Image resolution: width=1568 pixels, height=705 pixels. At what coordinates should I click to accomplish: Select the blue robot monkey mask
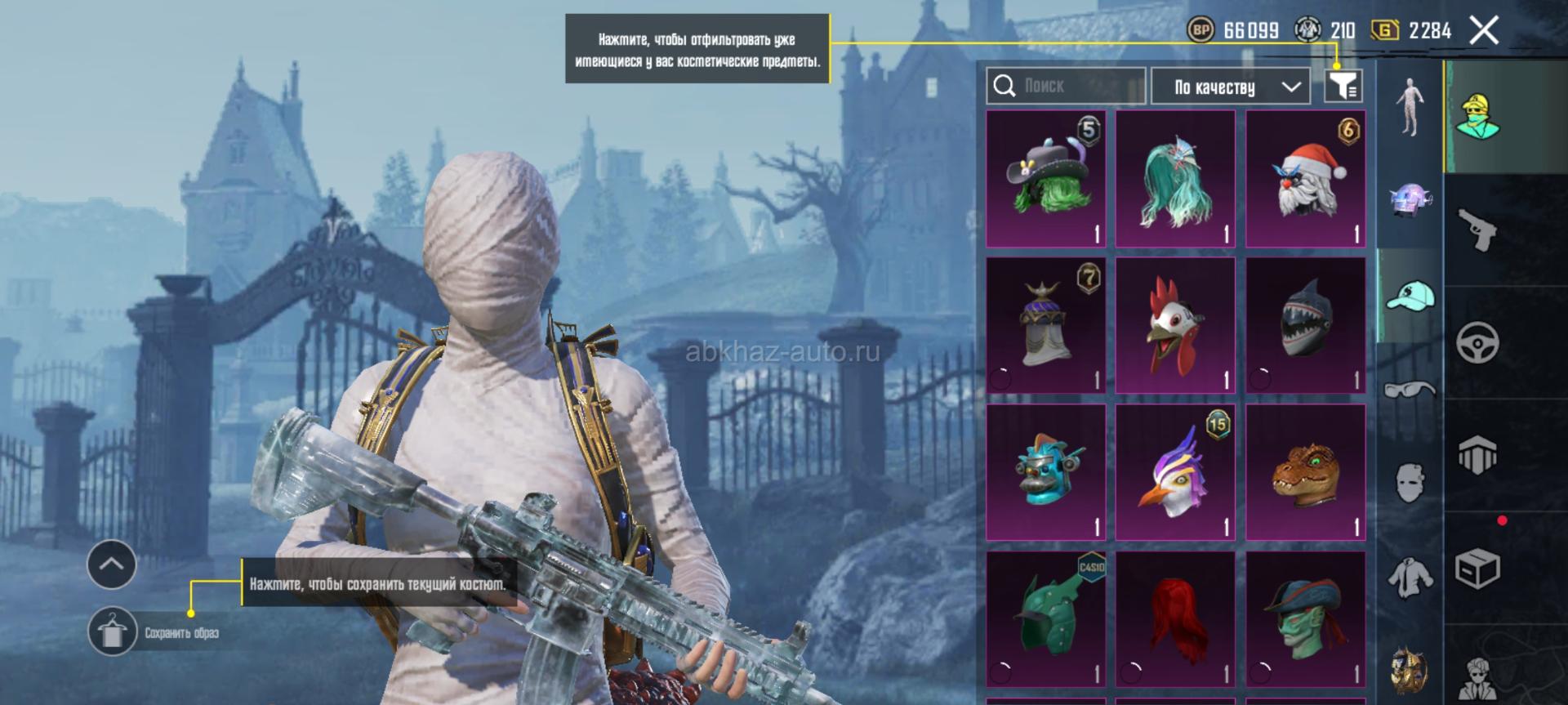point(1045,472)
